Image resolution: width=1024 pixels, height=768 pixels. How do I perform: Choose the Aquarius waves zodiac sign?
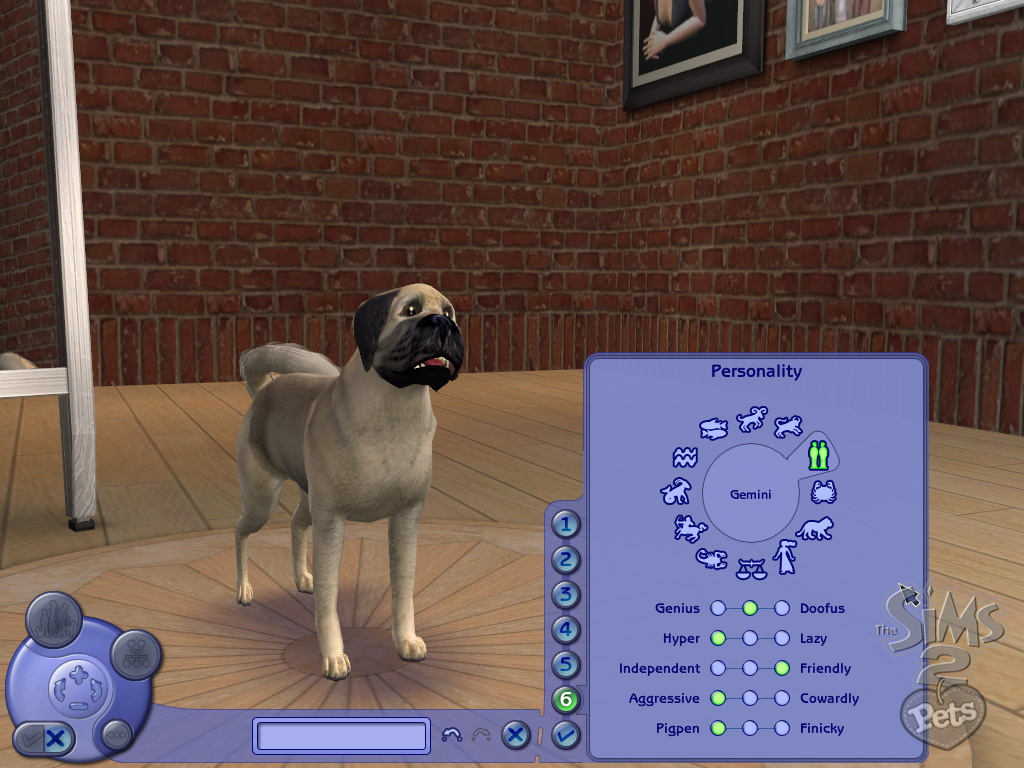[x=684, y=459]
